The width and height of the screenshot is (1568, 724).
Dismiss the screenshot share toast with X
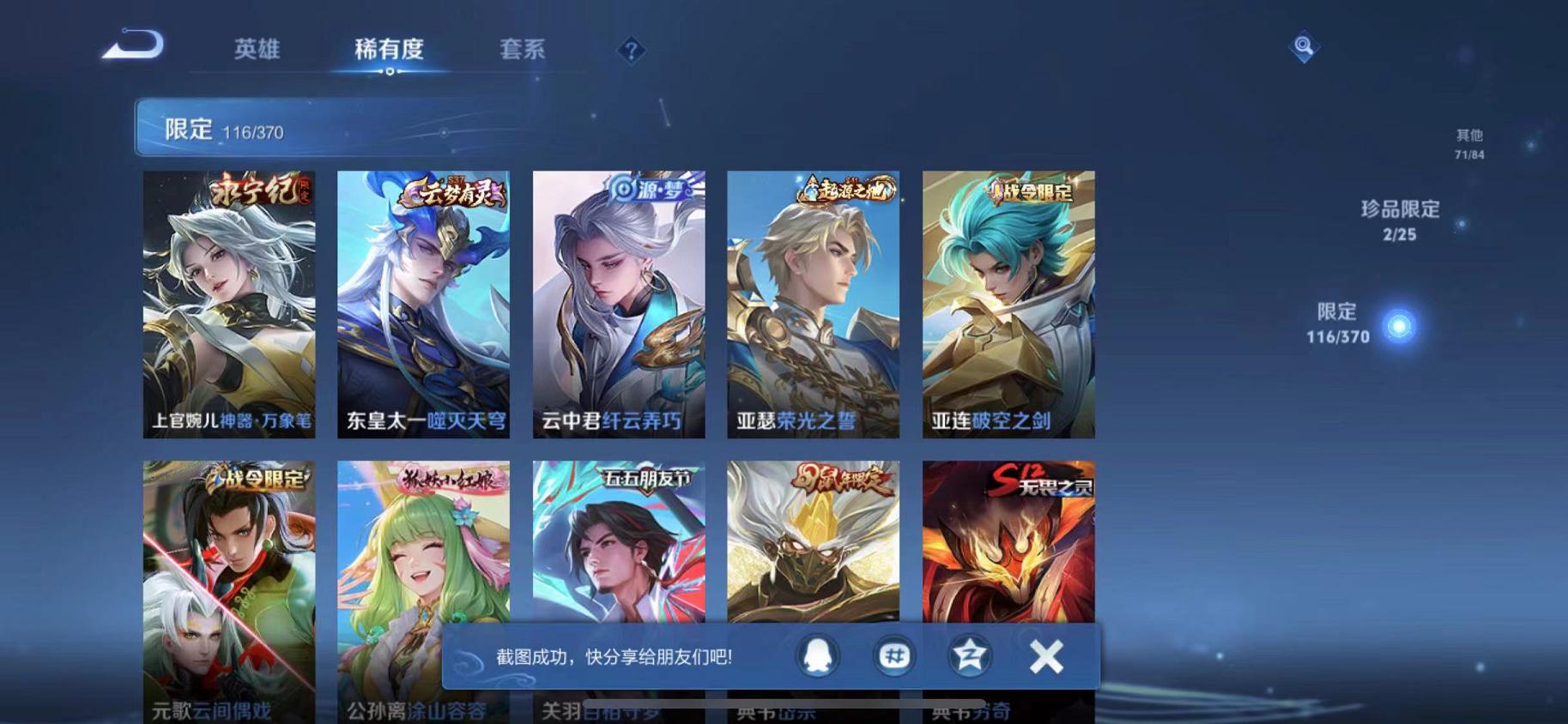click(x=1046, y=655)
